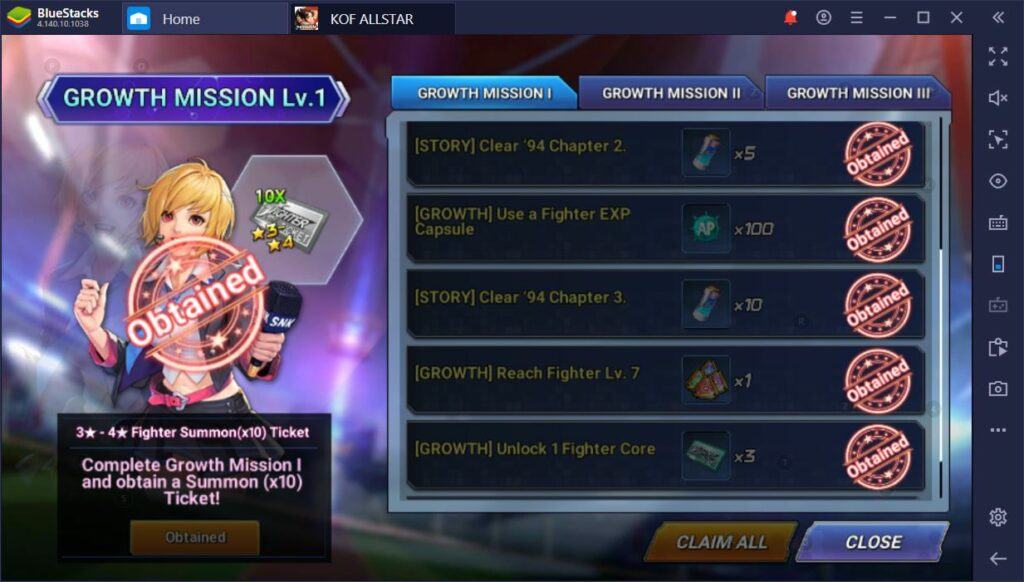The width and height of the screenshot is (1024, 582).
Task: Select the Growth Mission III tab
Action: coord(856,93)
